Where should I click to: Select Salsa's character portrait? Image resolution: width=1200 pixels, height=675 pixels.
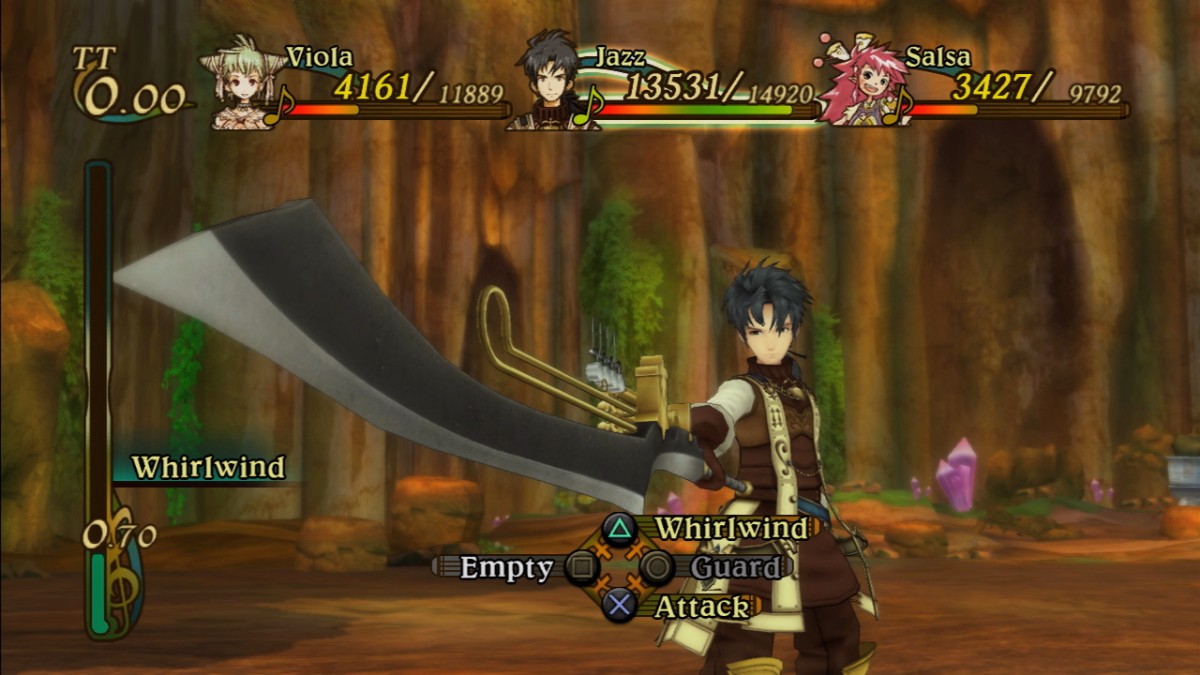coord(853,84)
